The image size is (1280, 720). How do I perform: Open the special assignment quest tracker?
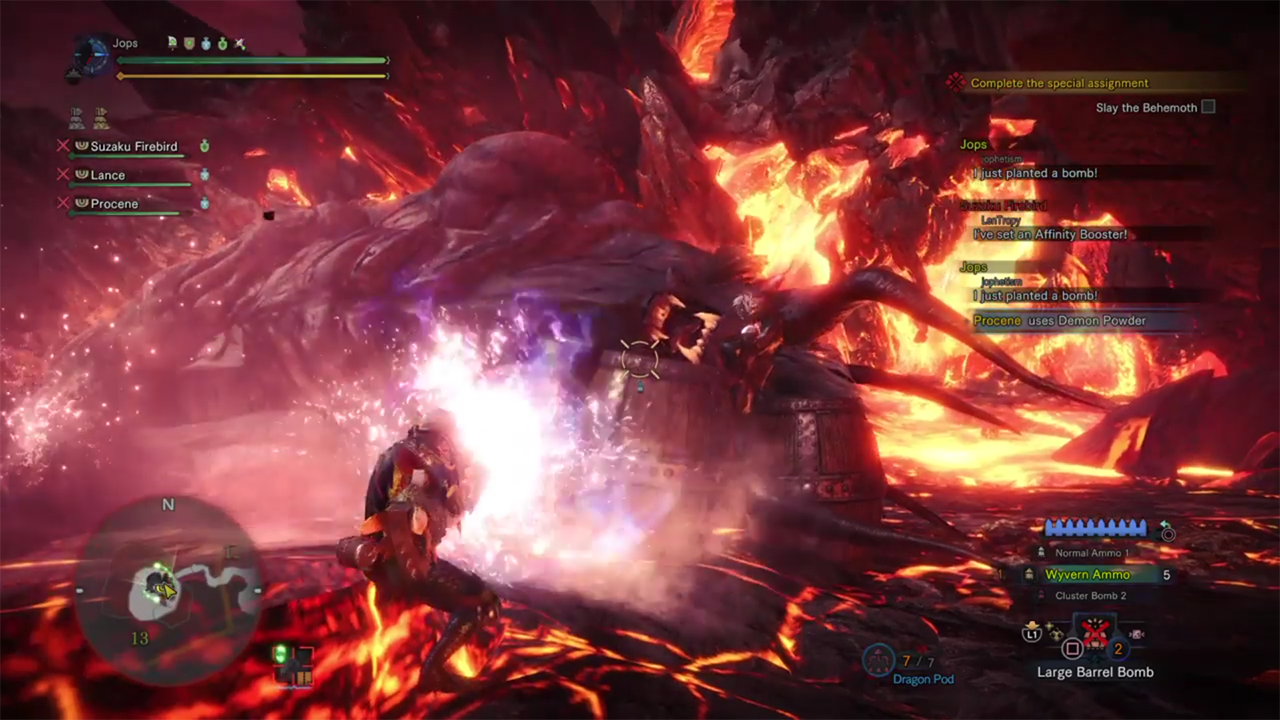(1059, 83)
